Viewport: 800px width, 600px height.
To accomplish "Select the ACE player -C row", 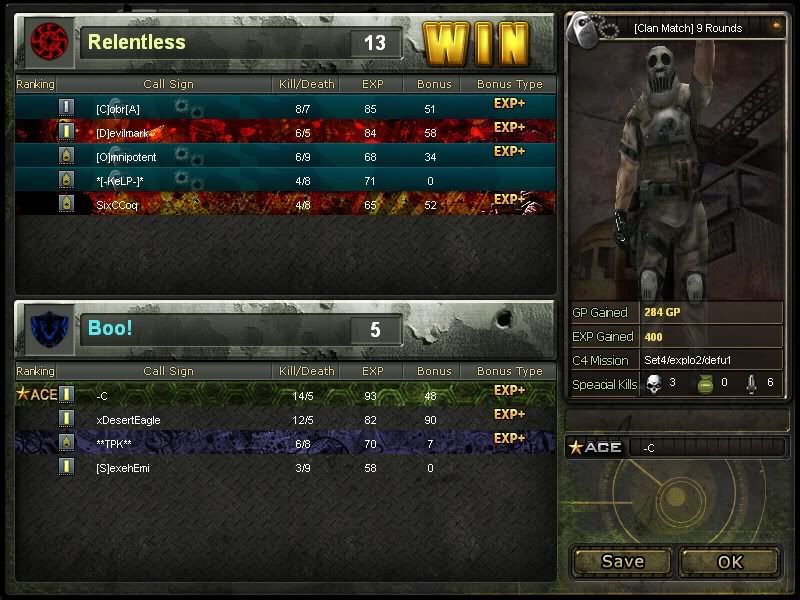I will click(x=285, y=395).
